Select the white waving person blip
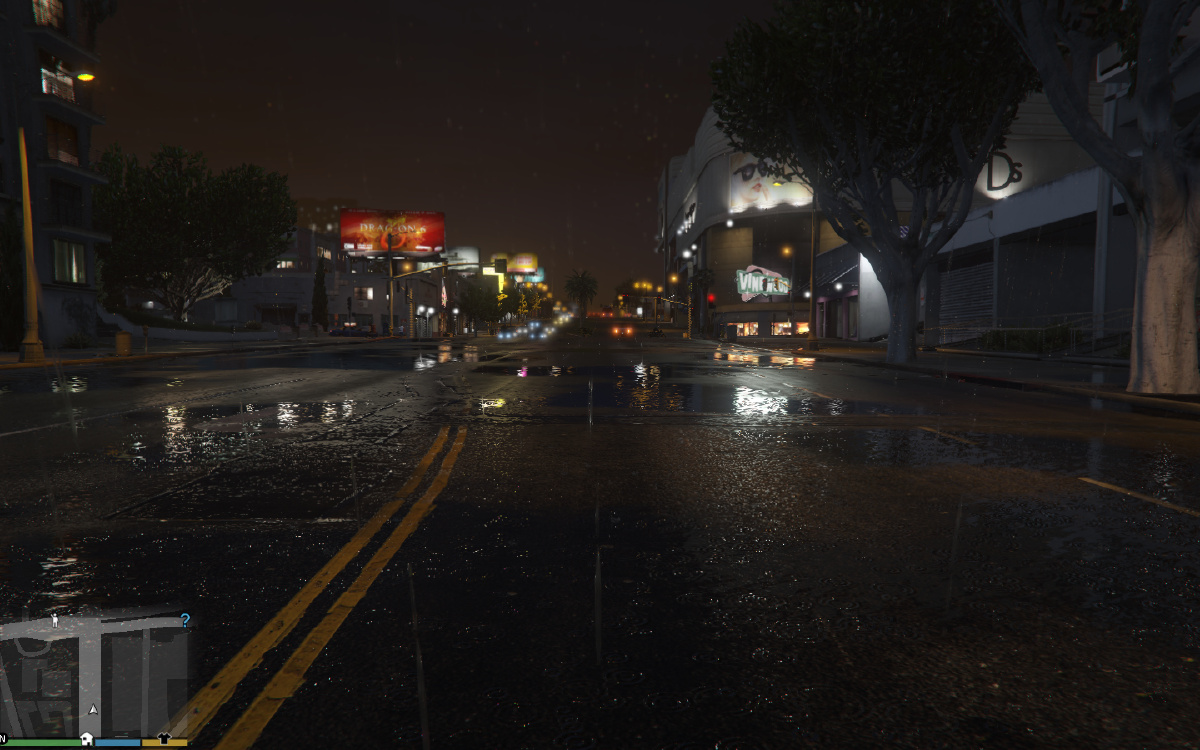Viewport: 1200px width, 750px height. click(x=54, y=620)
